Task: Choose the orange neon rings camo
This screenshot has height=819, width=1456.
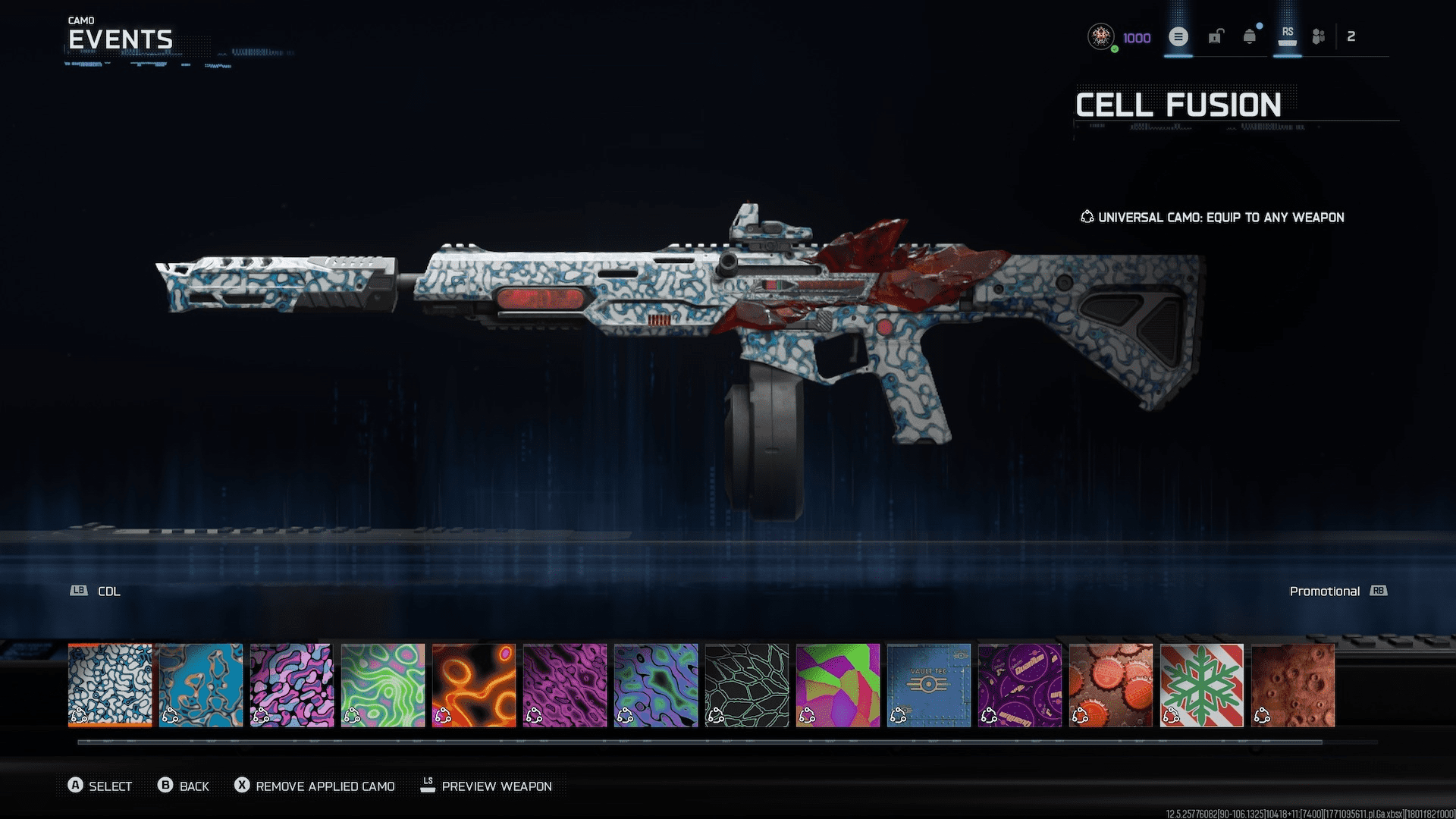Action: pos(474,685)
